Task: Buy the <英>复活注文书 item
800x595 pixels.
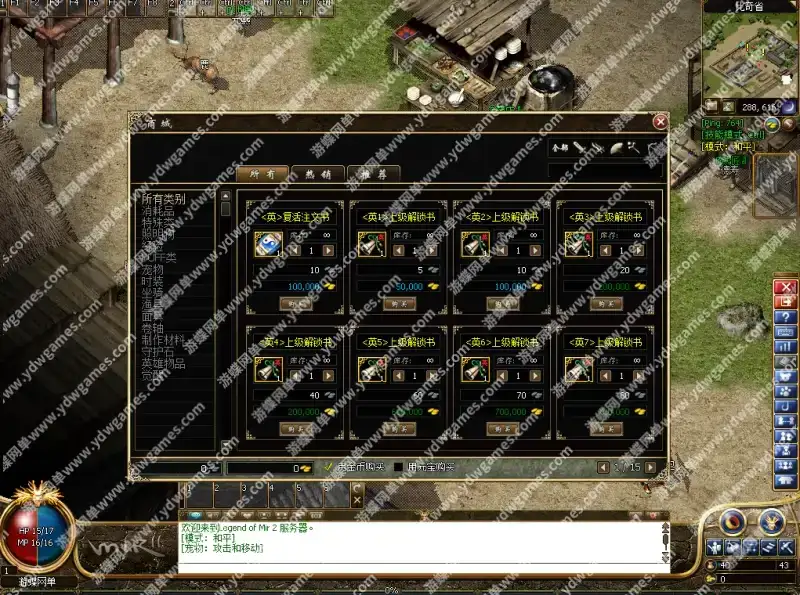Action: (296, 303)
